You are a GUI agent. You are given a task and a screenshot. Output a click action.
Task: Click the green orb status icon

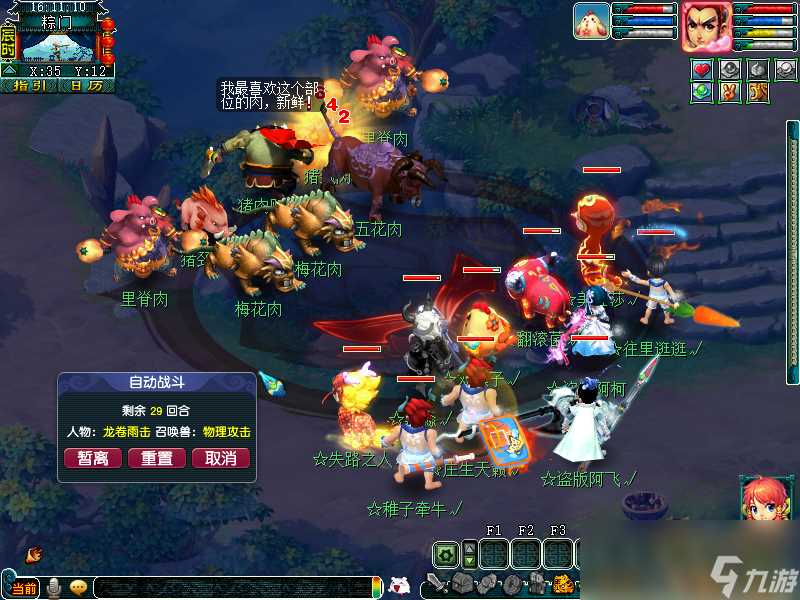click(x=702, y=92)
